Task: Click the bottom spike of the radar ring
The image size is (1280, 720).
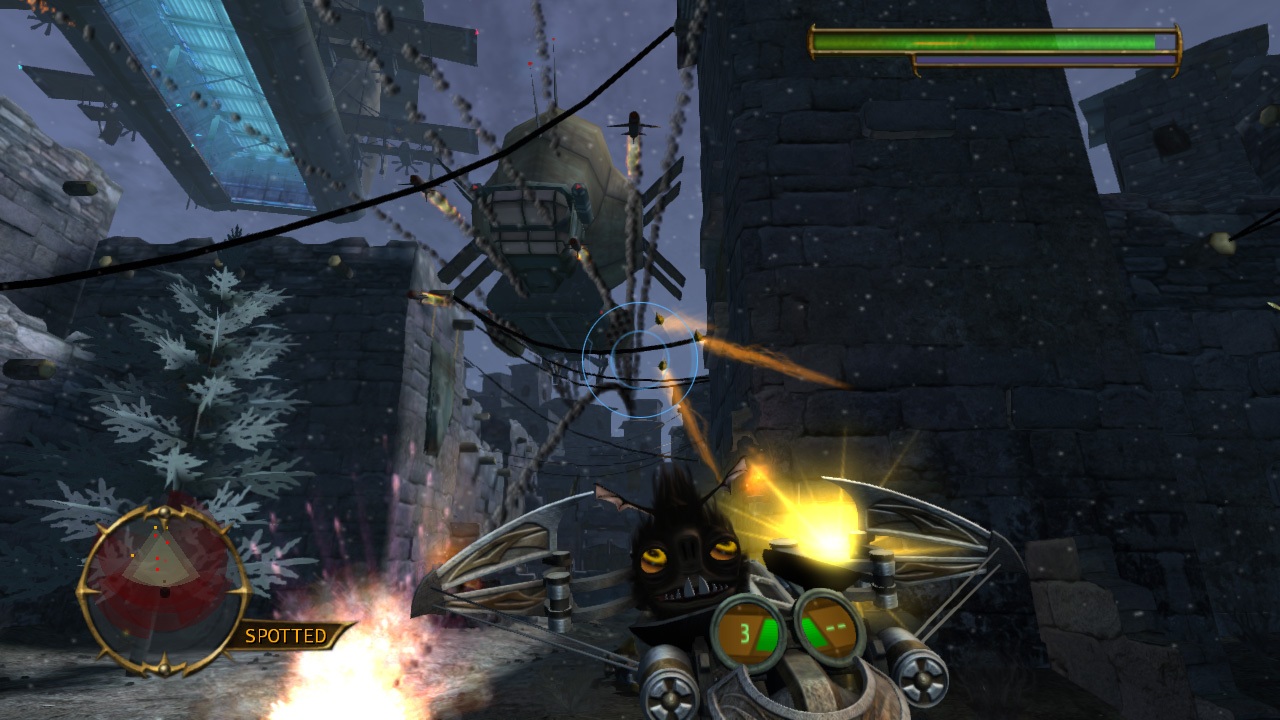Action: pos(165,670)
